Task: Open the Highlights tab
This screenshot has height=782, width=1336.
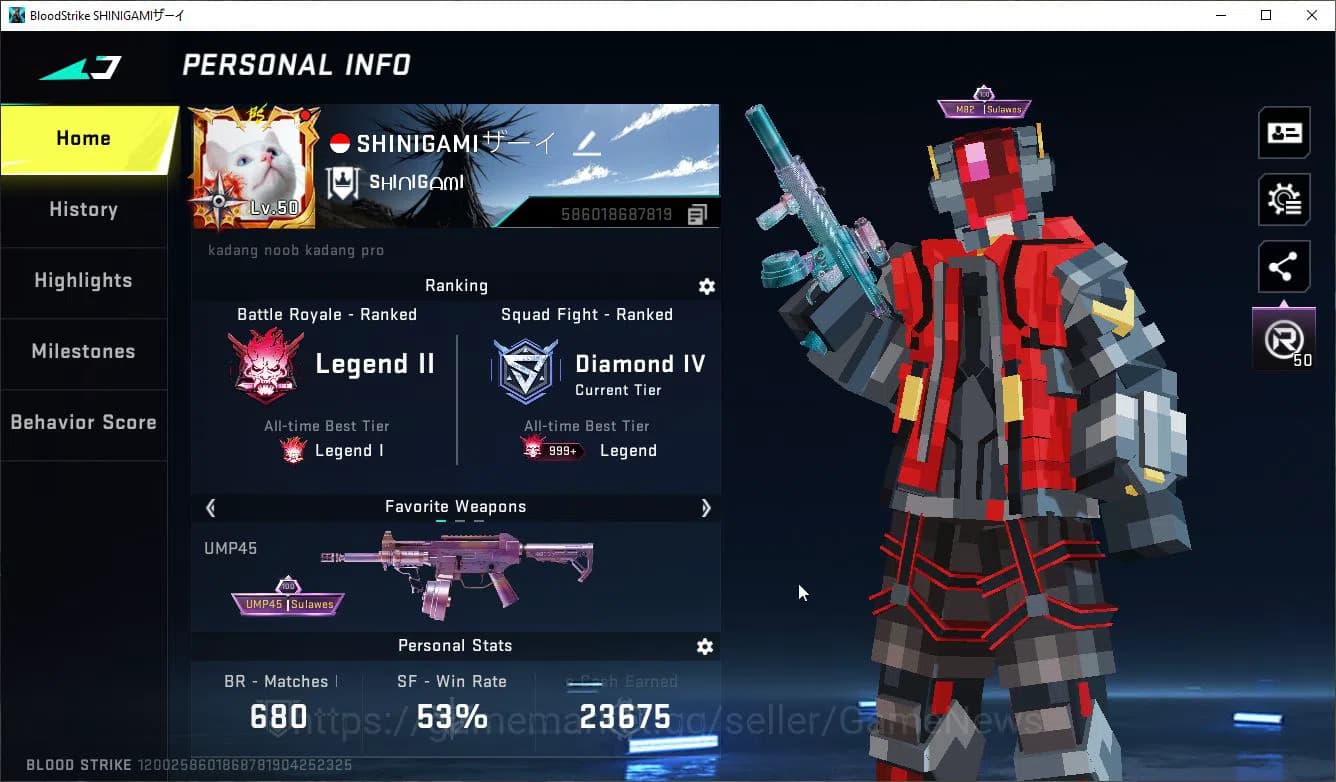Action: point(84,281)
